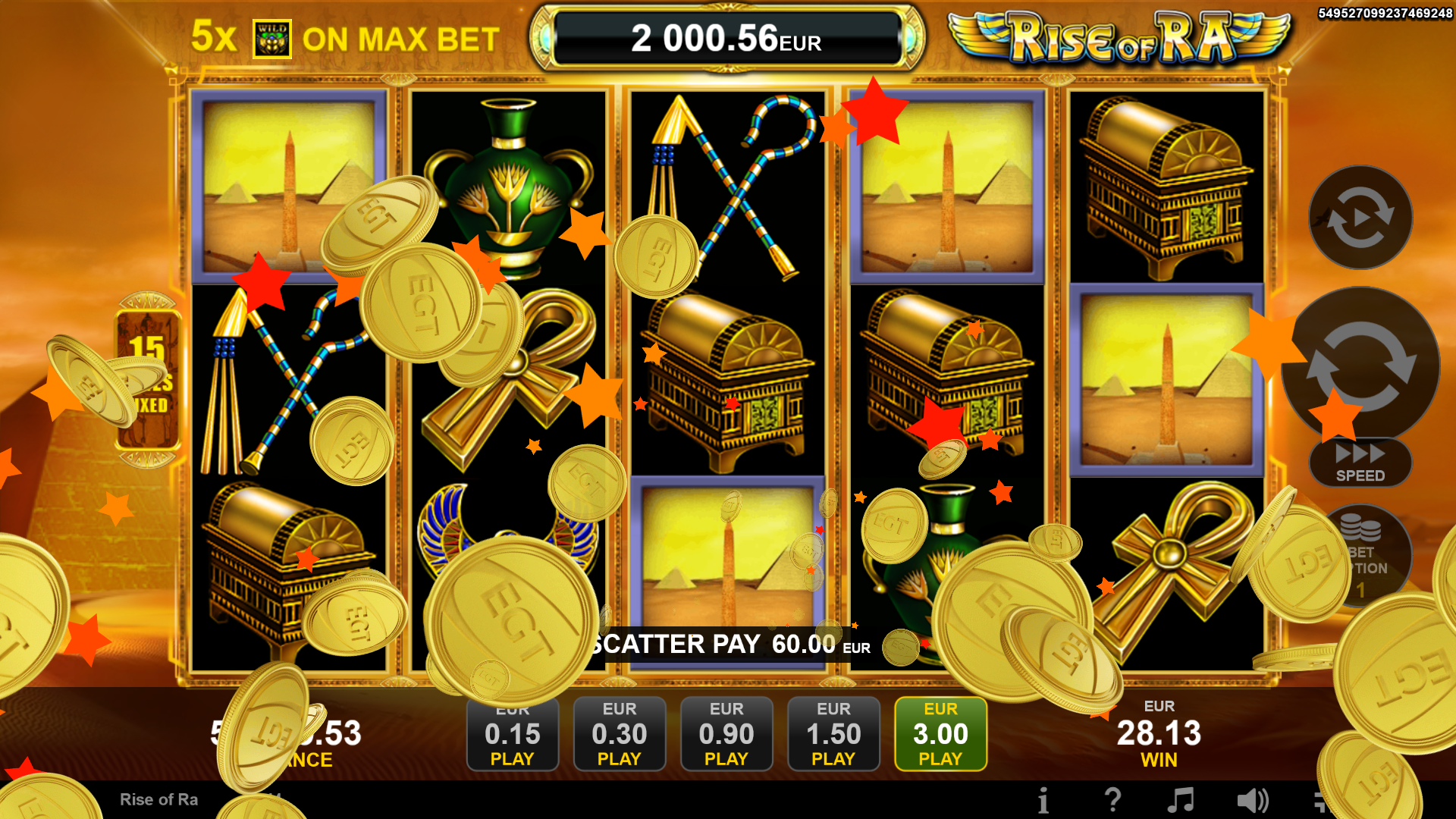Play with the 3.00 EUR max bet
Viewport: 1456px width, 819px height.
[x=940, y=733]
